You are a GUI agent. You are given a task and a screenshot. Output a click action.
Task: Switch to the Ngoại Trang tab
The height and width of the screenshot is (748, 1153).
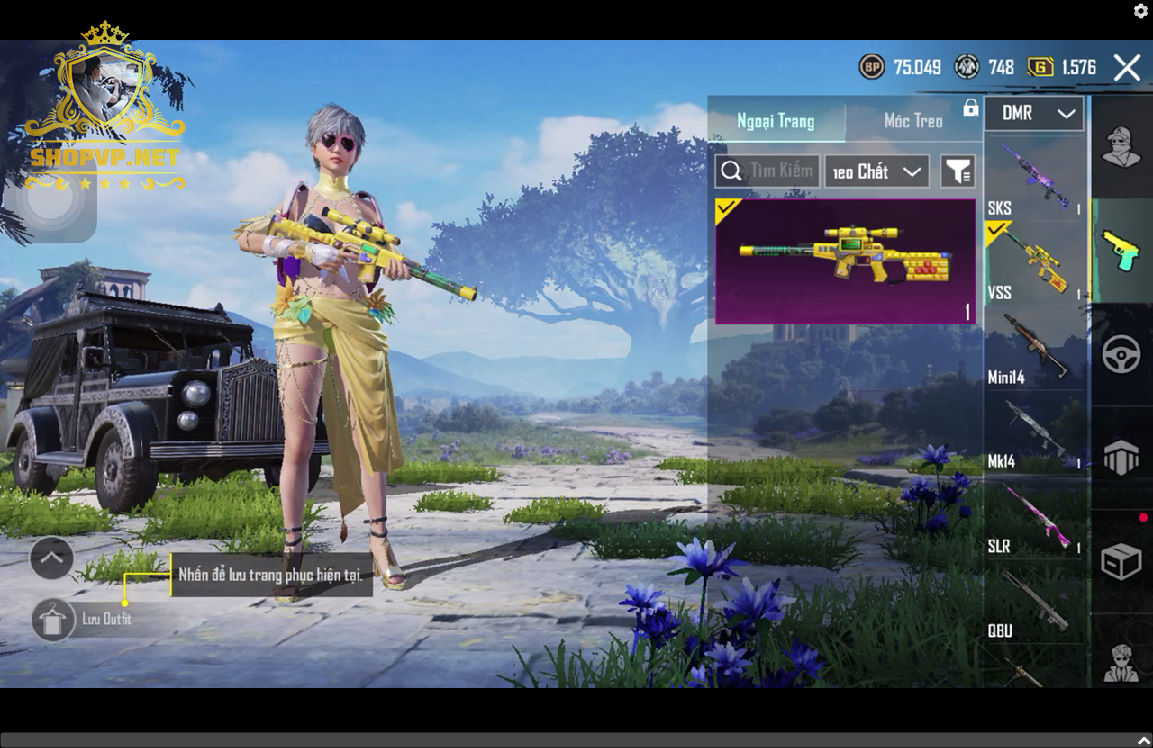[x=776, y=121]
